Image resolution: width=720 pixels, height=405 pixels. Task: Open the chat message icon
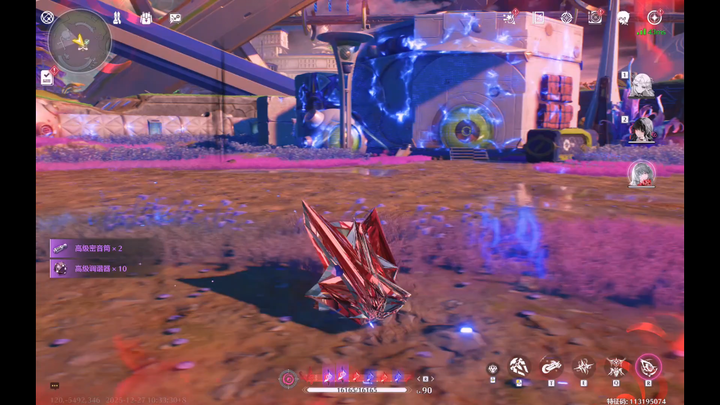pos(175,18)
